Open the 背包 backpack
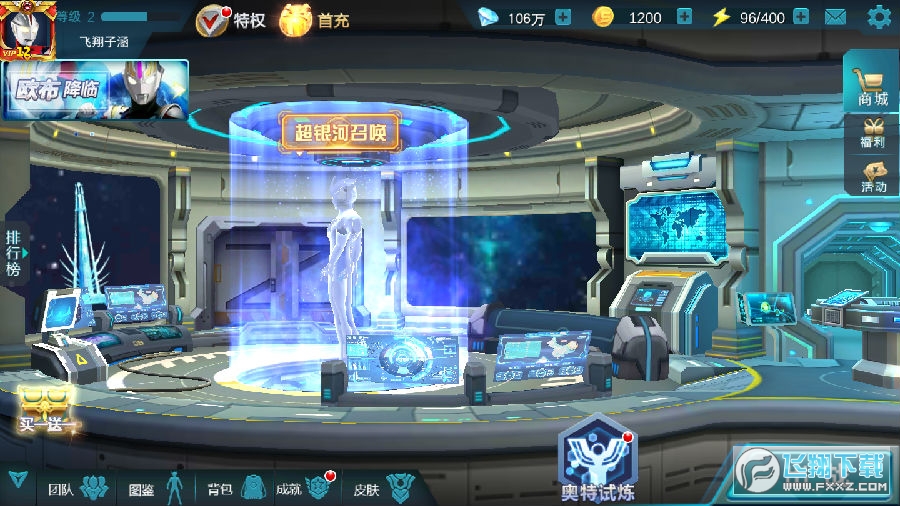900x506 pixels. point(234,488)
